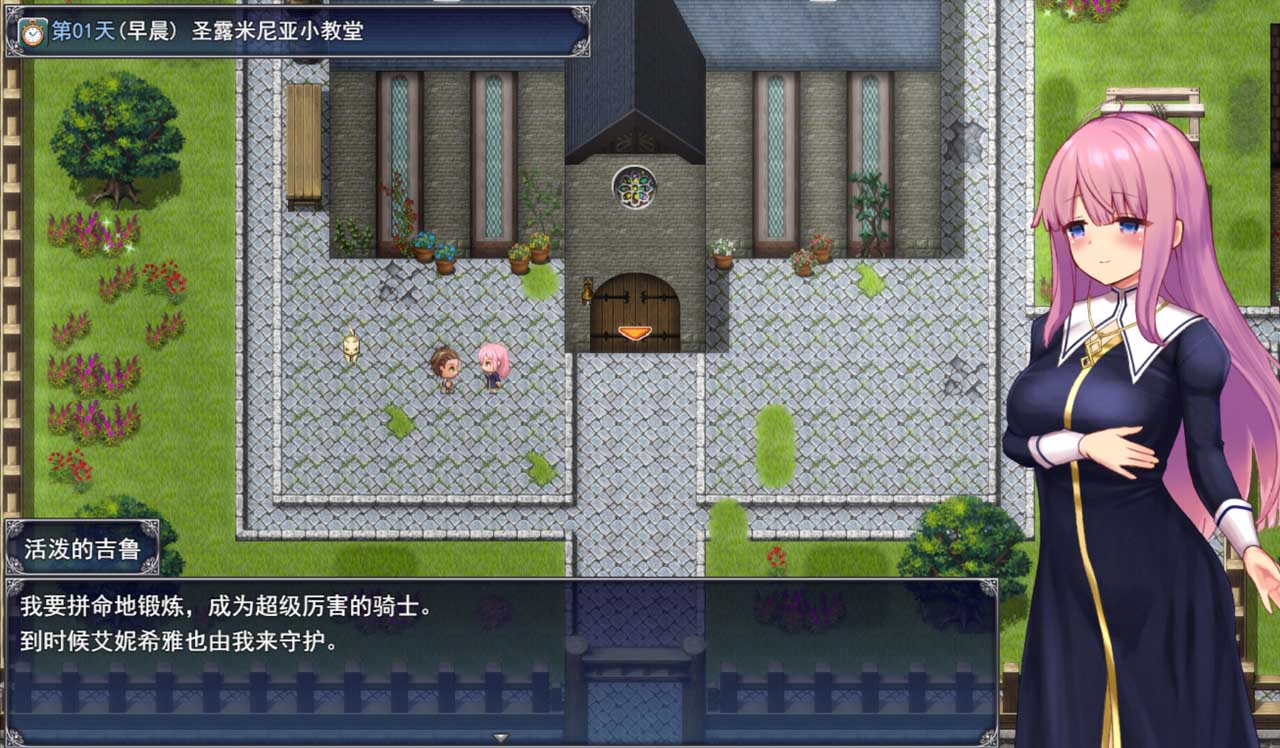Click the wall ladder behind the portrait
This screenshot has height=748, width=1280.
pyautogui.click(x=1150, y=100)
